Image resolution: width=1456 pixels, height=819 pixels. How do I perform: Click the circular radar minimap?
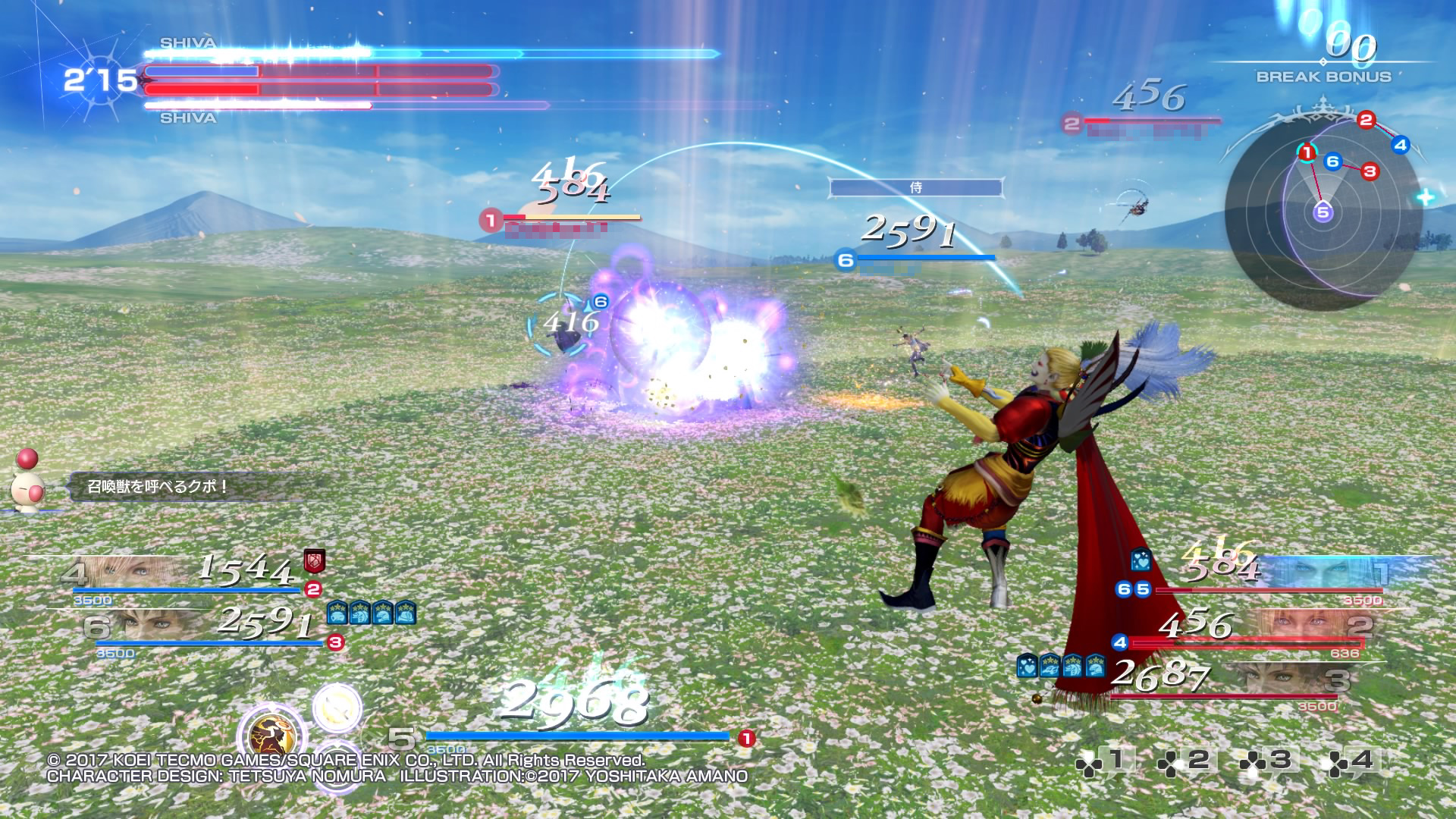click(x=1323, y=209)
